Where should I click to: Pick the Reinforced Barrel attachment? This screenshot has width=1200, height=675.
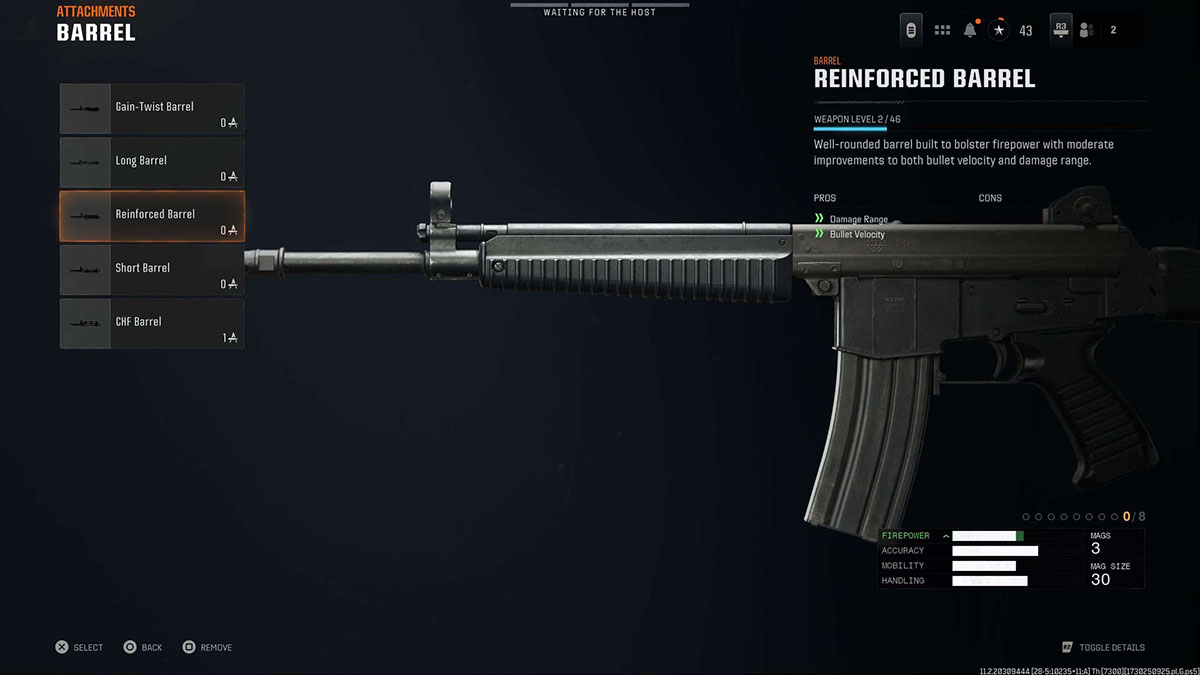152,216
